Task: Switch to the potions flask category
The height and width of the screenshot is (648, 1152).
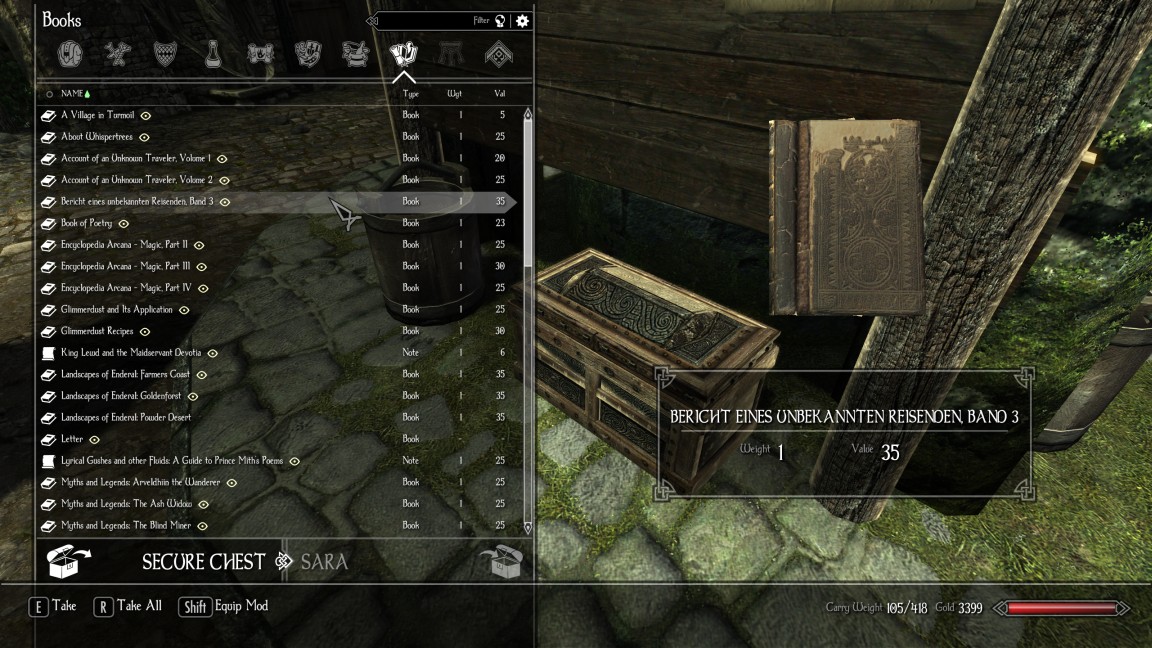Action: [213, 54]
